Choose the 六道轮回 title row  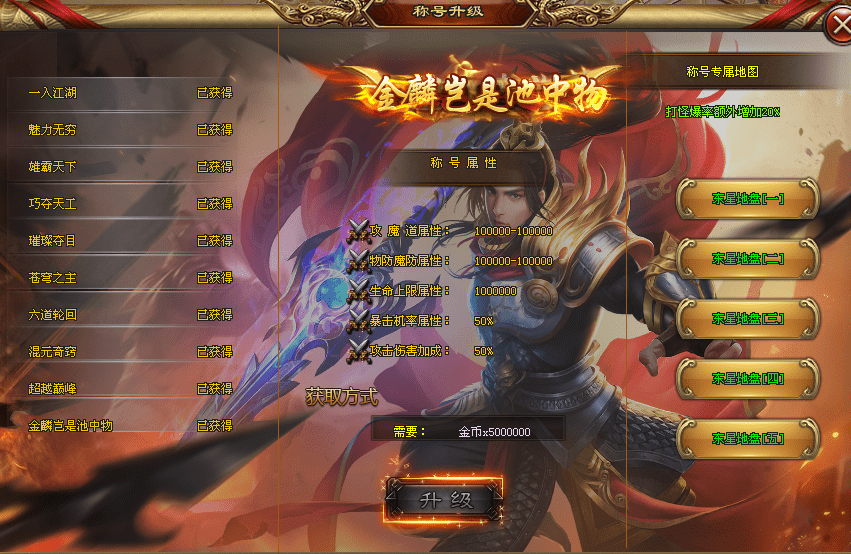pos(130,315)
